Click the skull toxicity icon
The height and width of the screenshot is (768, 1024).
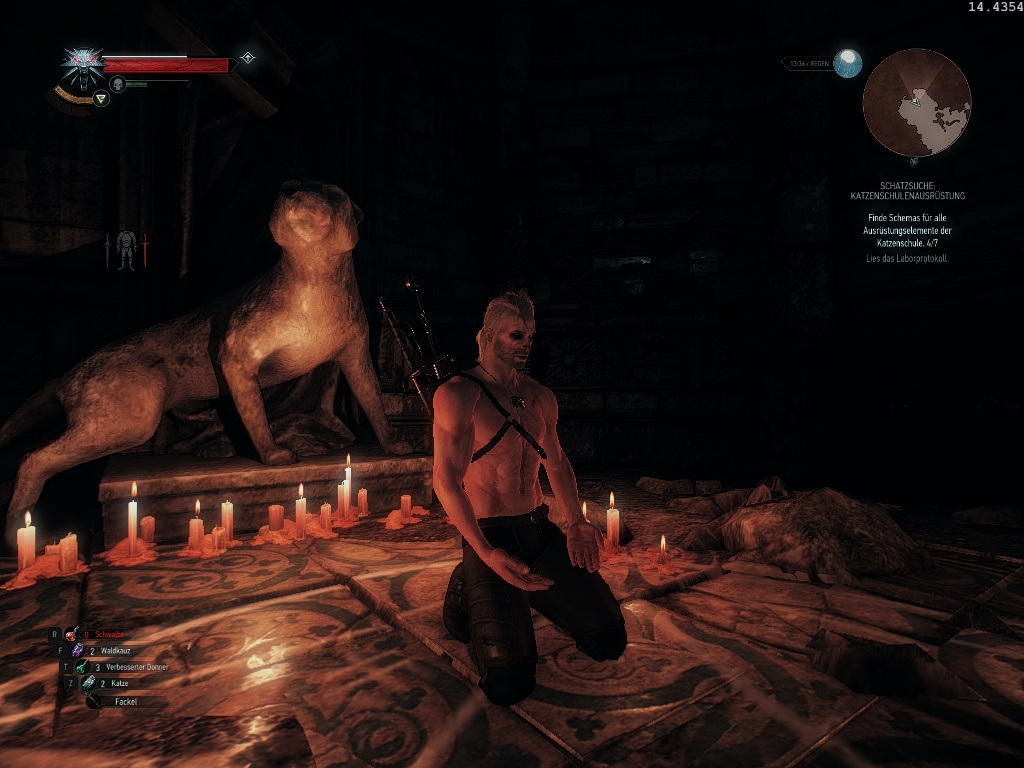[x=117, y=84]
